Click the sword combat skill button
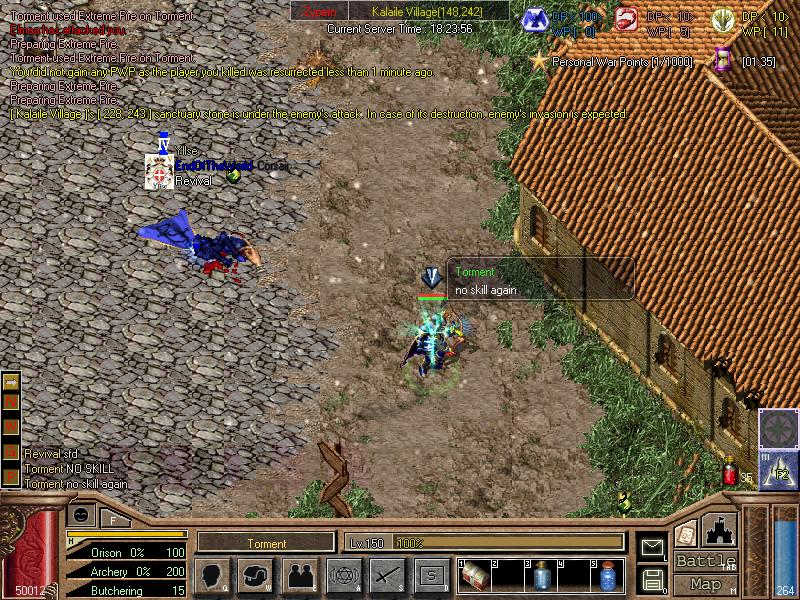 [x=387, y=575]
